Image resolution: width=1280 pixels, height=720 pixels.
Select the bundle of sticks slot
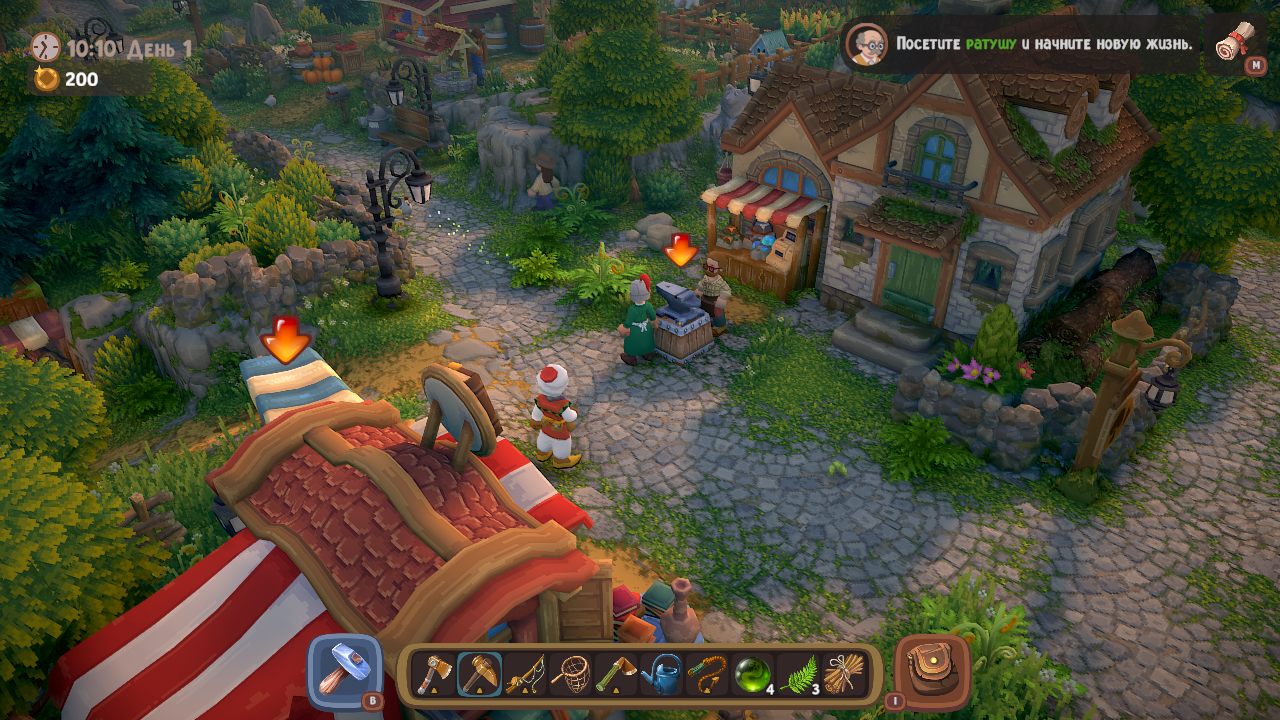click(x=844, y=674)
